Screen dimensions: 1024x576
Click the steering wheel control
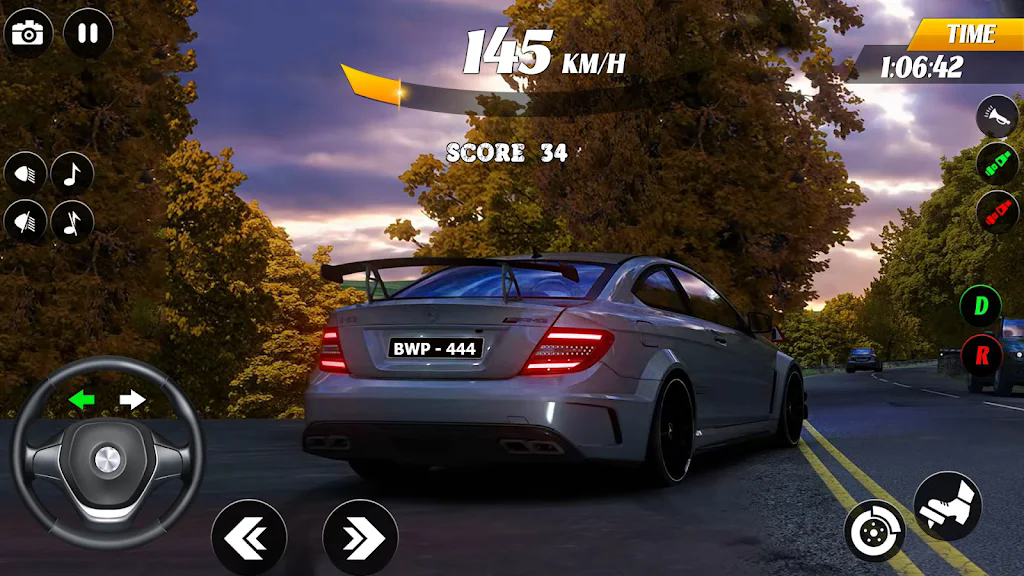[x=106, y=462]
